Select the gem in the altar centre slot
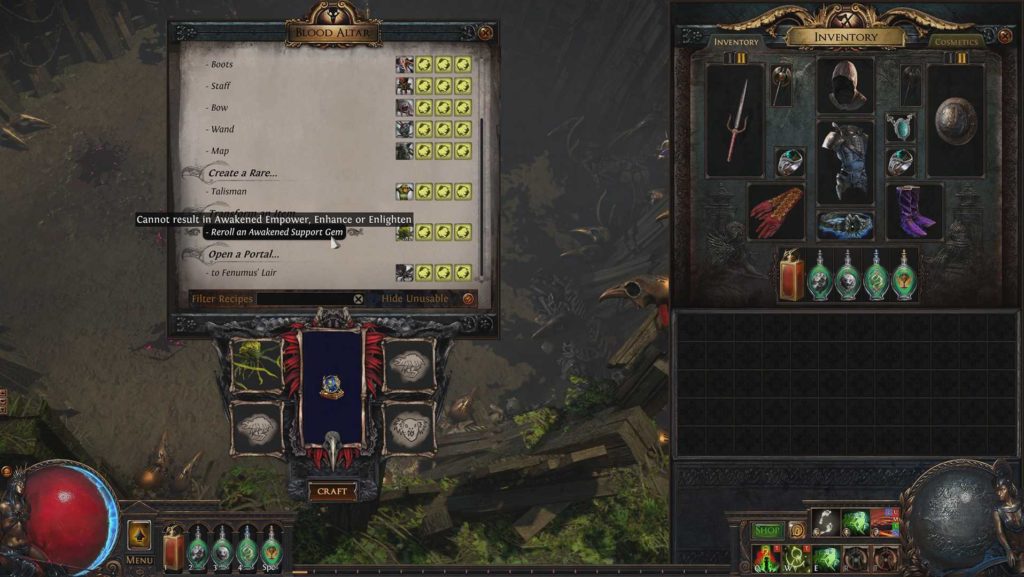 332,387
